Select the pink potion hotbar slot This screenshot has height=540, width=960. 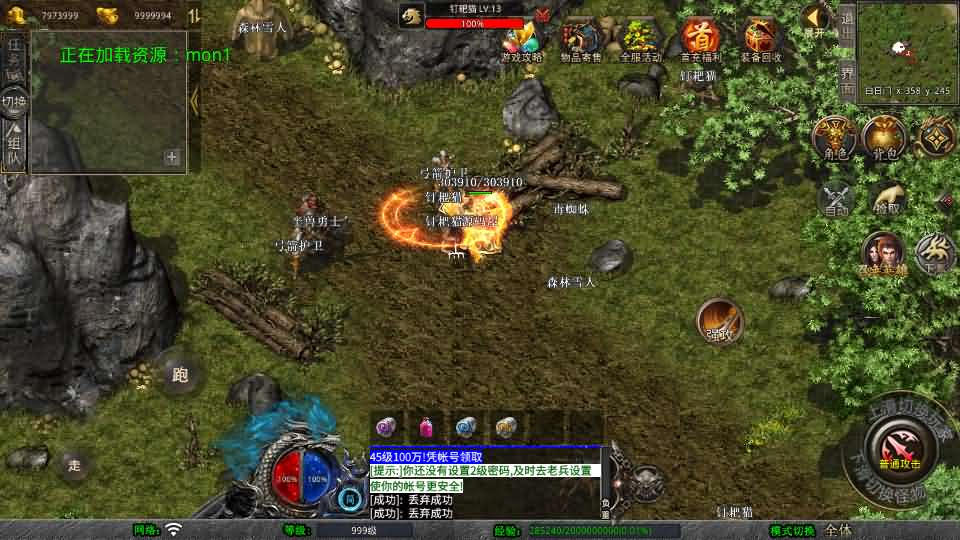[x=426, y=427]
